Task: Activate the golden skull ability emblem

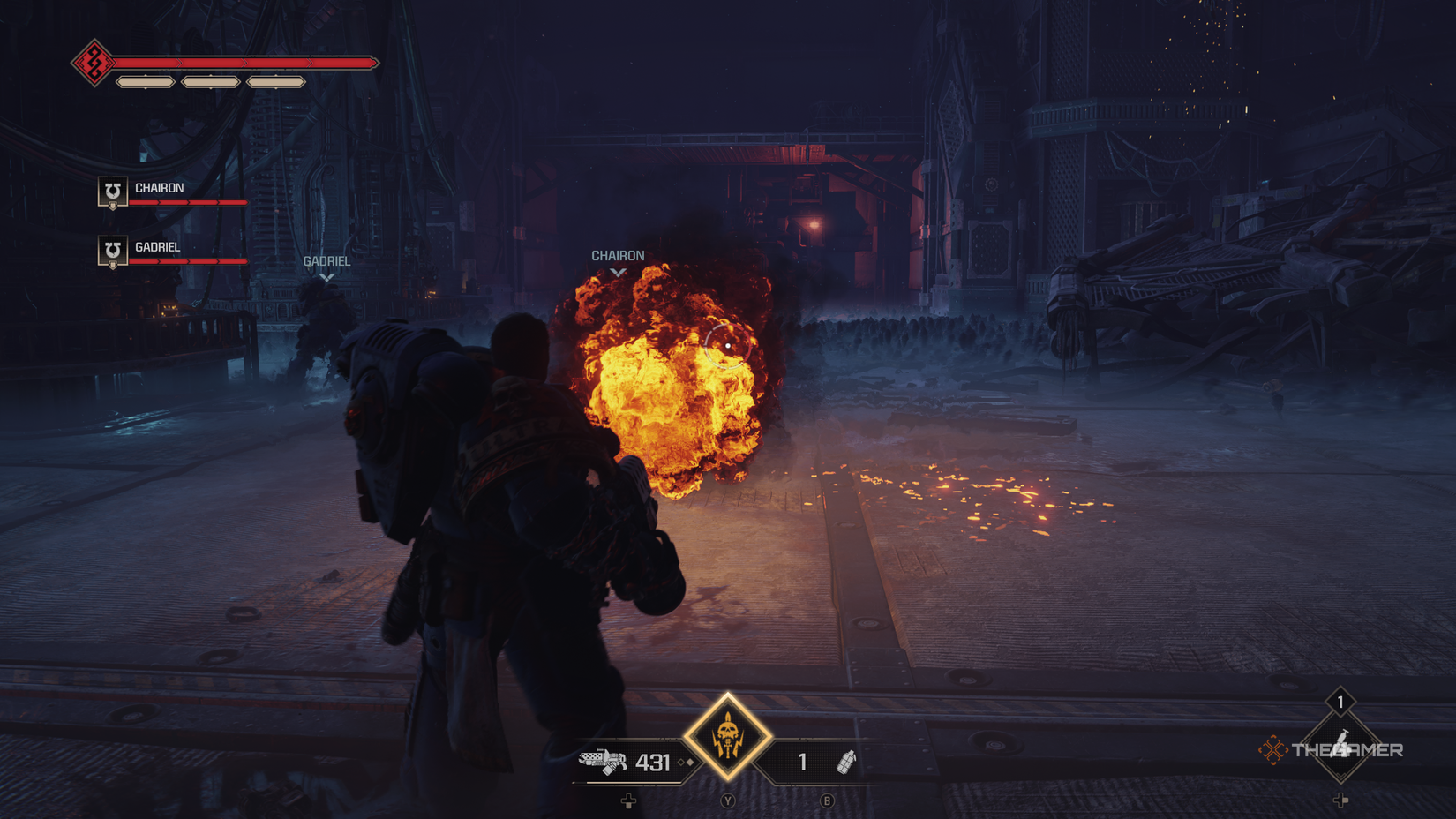Action: (727, 736)
